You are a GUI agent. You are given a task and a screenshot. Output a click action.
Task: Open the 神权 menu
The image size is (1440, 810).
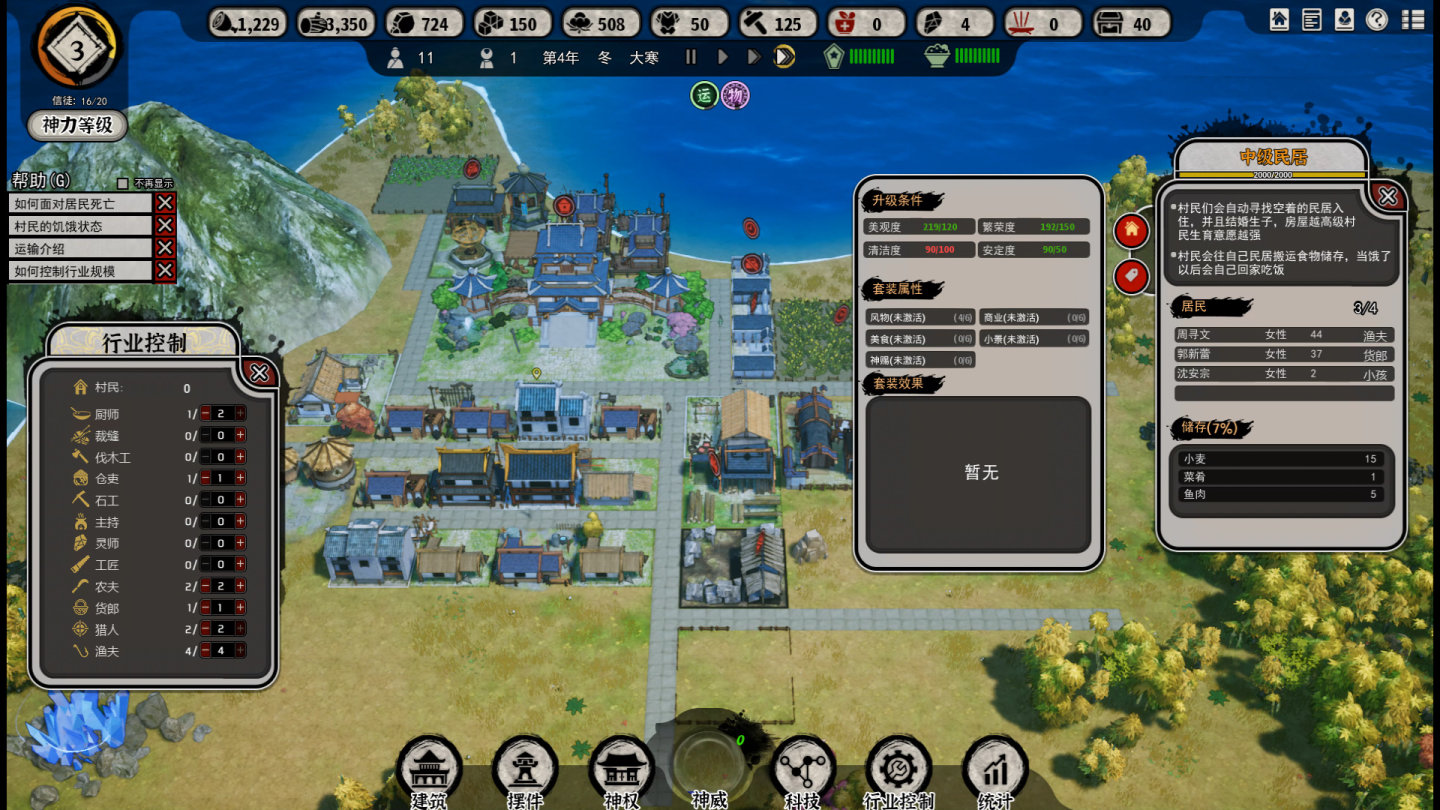pyautogui.click(x=621, y=769)
